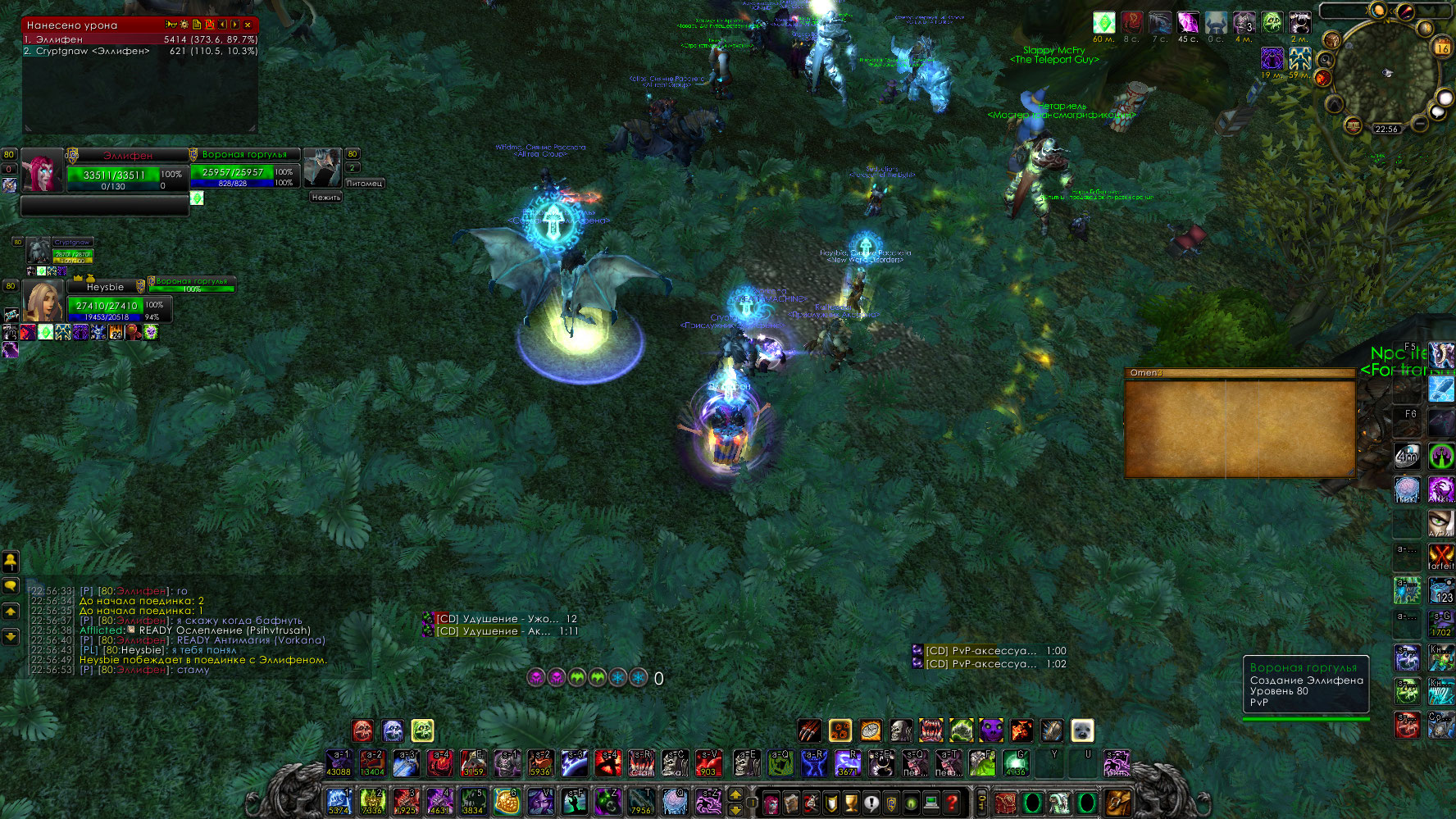
Task: Select Эллифен's player portrait
Action: pos(42,171)
